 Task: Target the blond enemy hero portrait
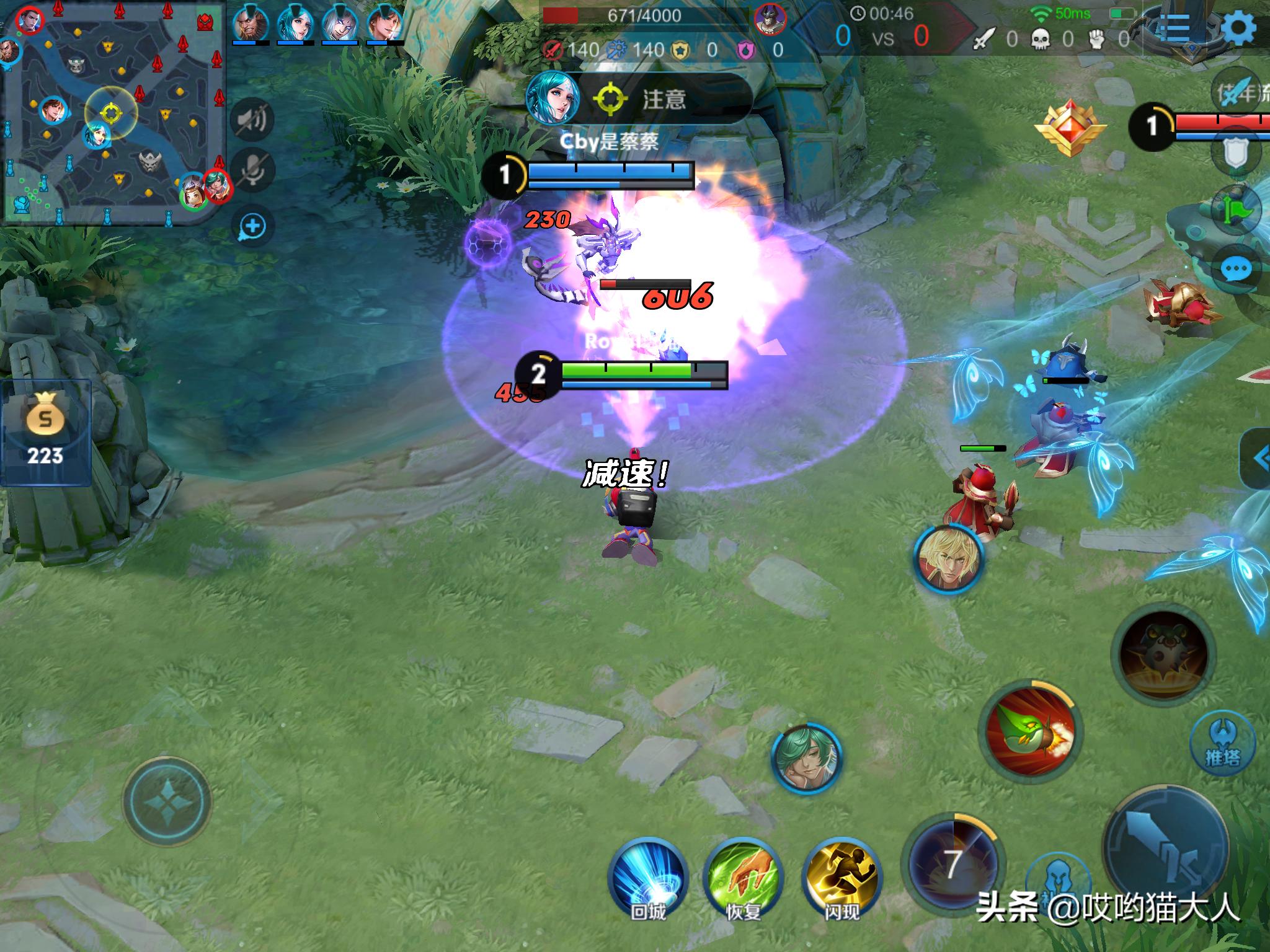(948, 560)
